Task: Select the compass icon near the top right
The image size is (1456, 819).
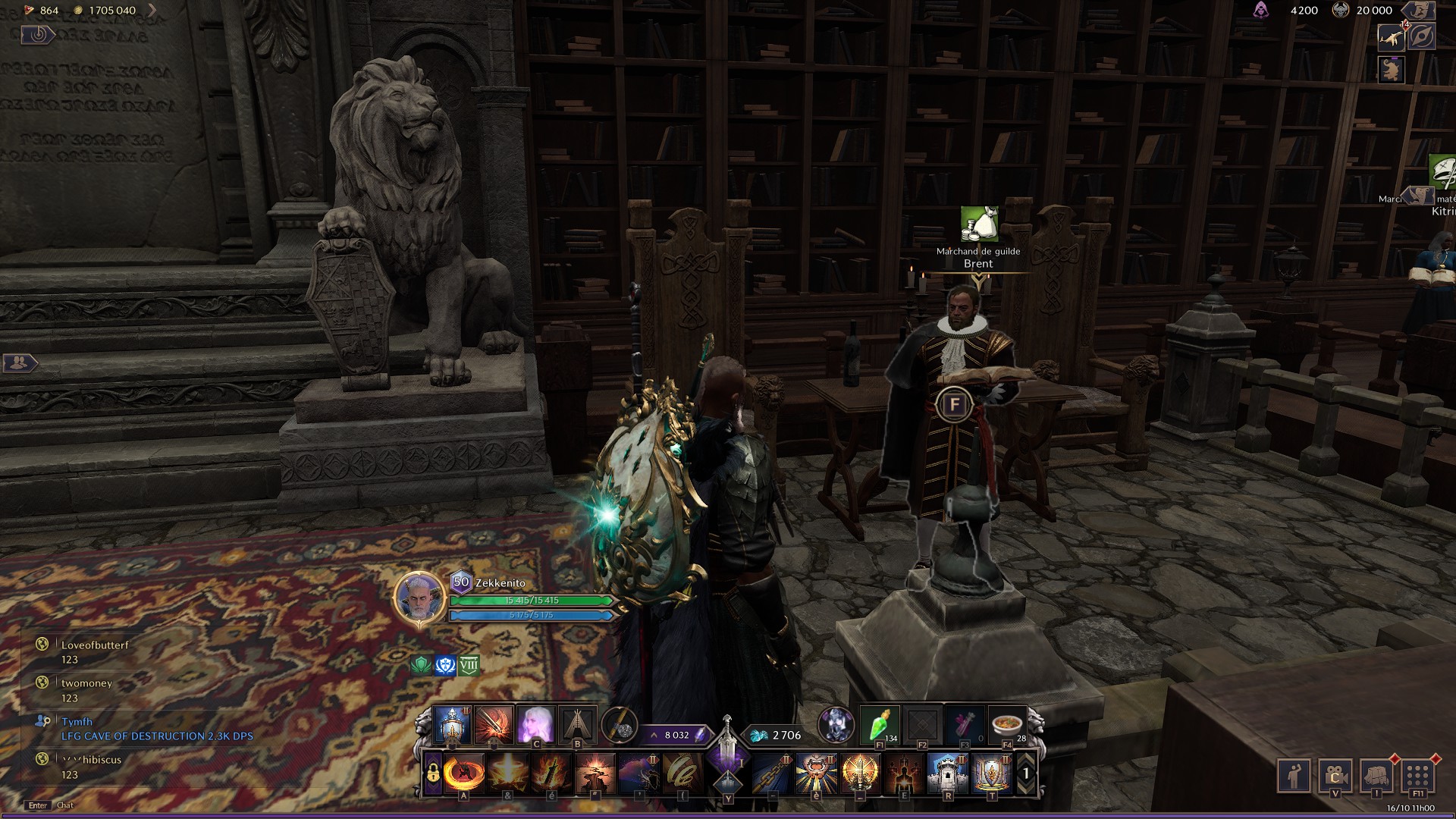Action: point(1423,36)
